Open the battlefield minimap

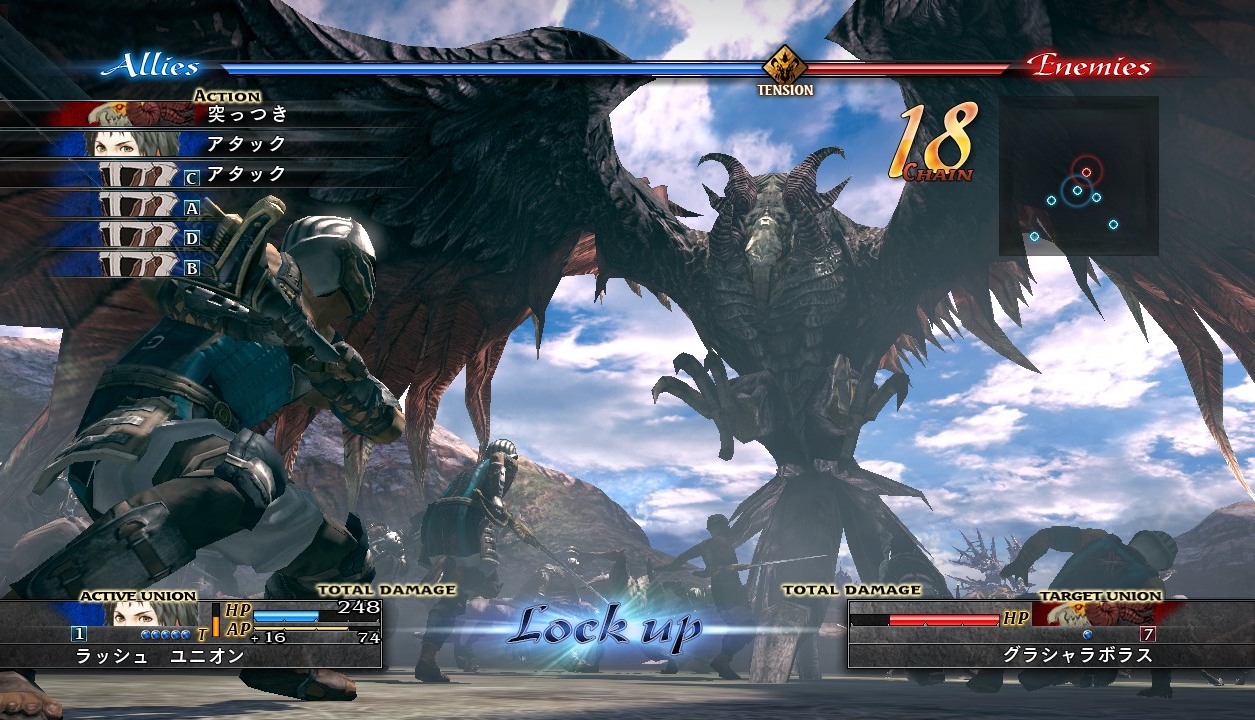1078,176
